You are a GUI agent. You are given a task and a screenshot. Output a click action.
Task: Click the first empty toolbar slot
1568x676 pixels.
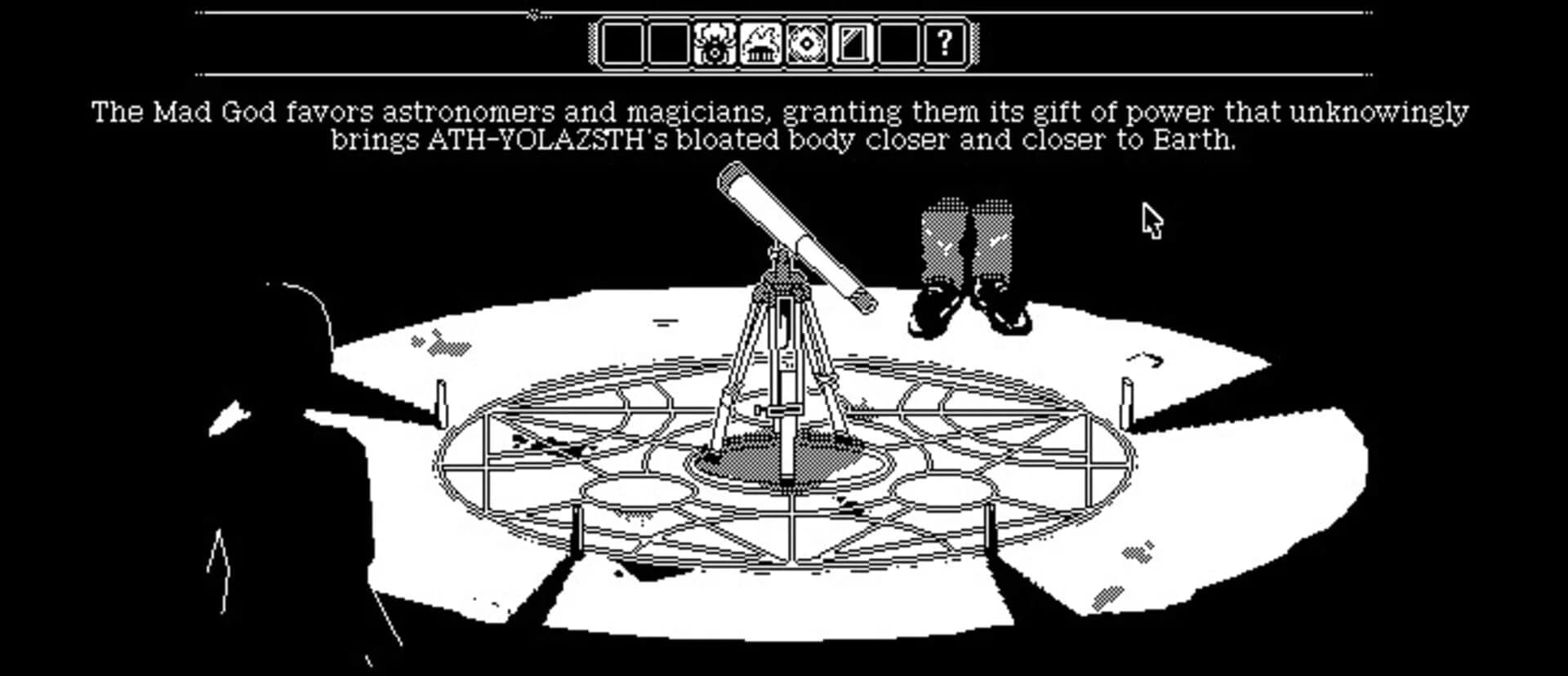(622, 45)
